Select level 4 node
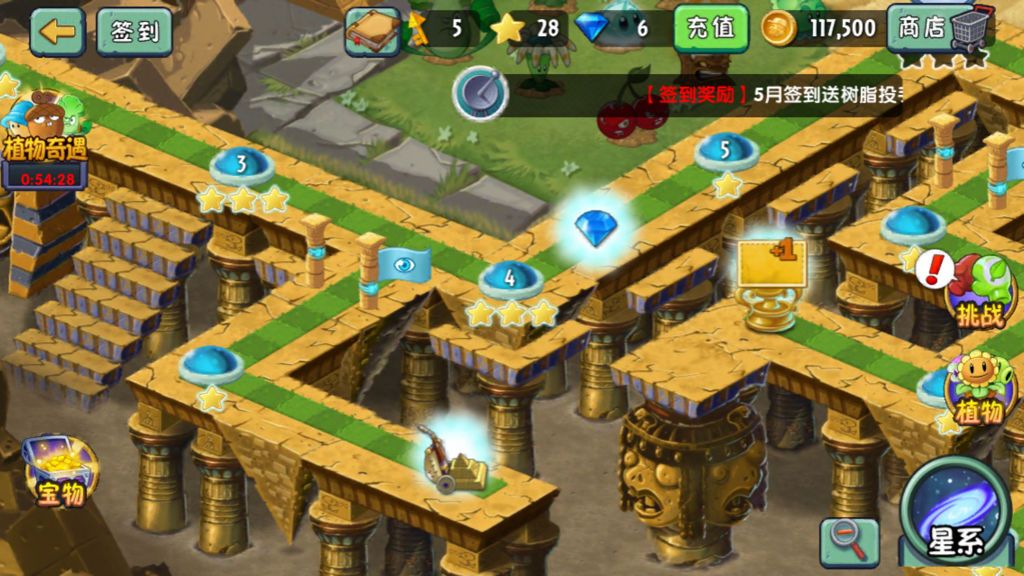The height and width of the screenshot is (576, 1024). pos(510,280)
